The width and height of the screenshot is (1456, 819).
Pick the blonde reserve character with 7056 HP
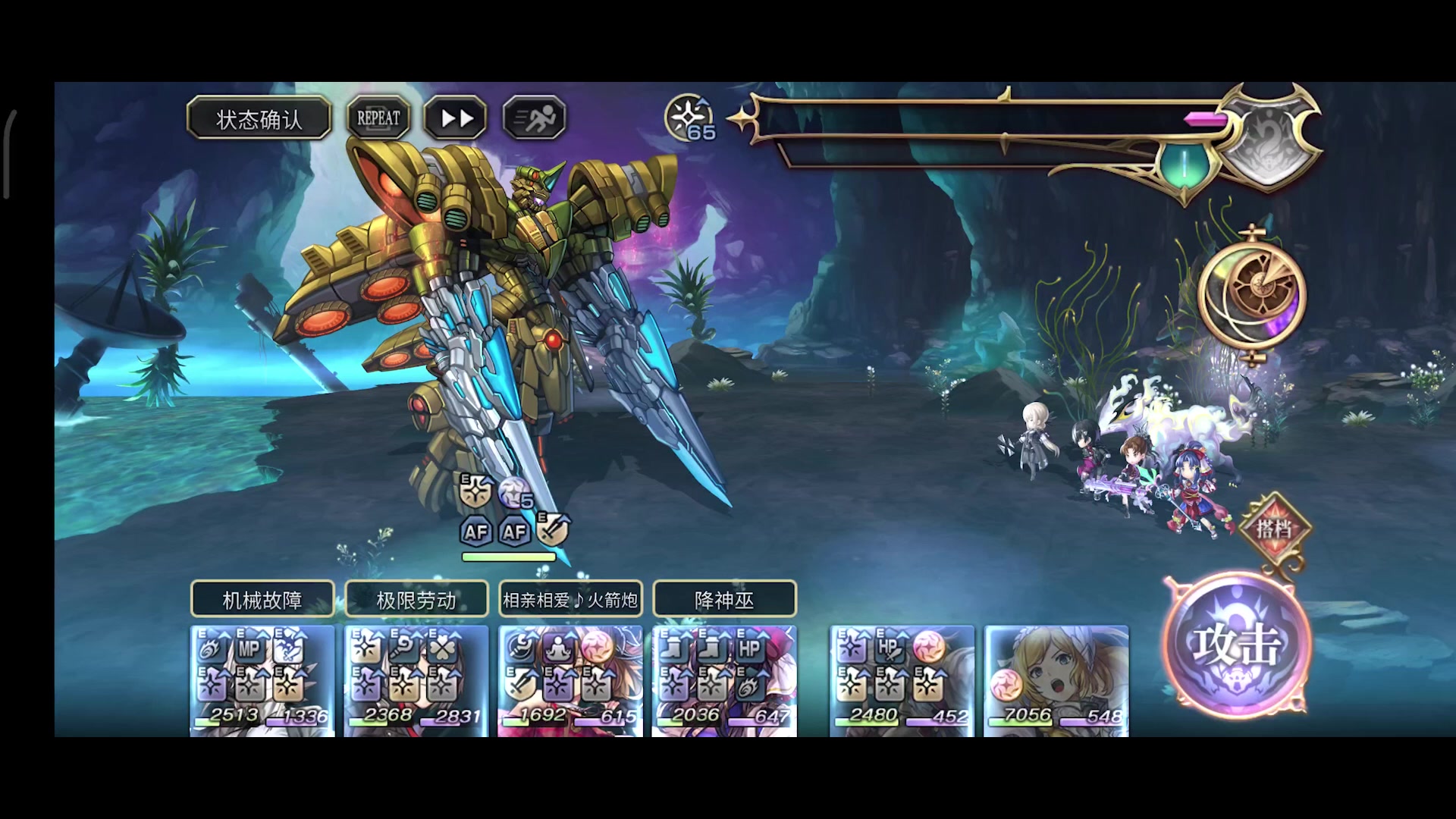click(x=1056, y=680)
